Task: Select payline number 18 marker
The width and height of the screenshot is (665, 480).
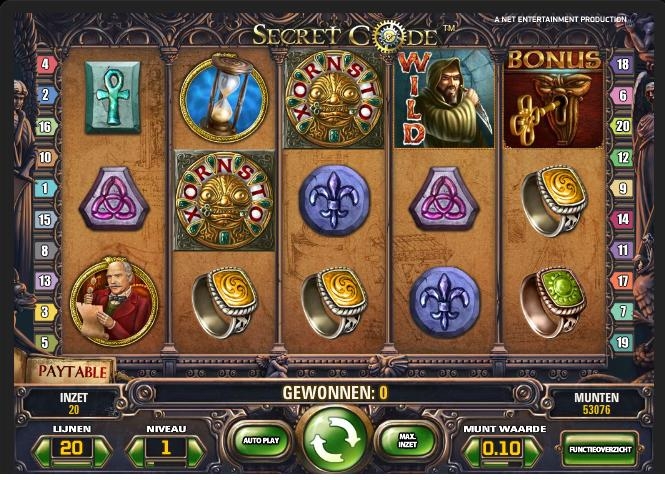Action: (x=621, y=65)
